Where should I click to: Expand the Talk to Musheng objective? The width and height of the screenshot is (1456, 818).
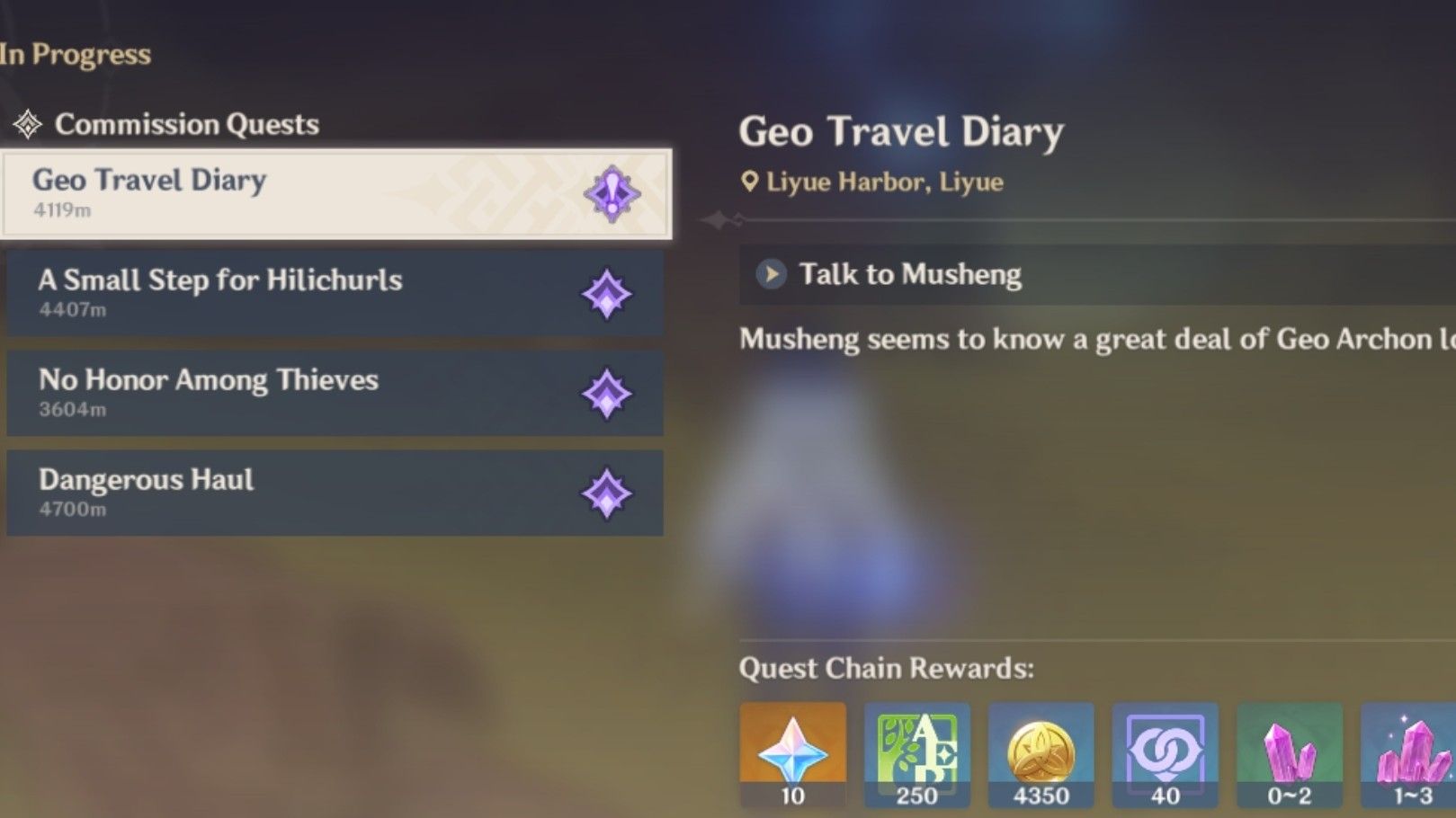coord(773,274)
